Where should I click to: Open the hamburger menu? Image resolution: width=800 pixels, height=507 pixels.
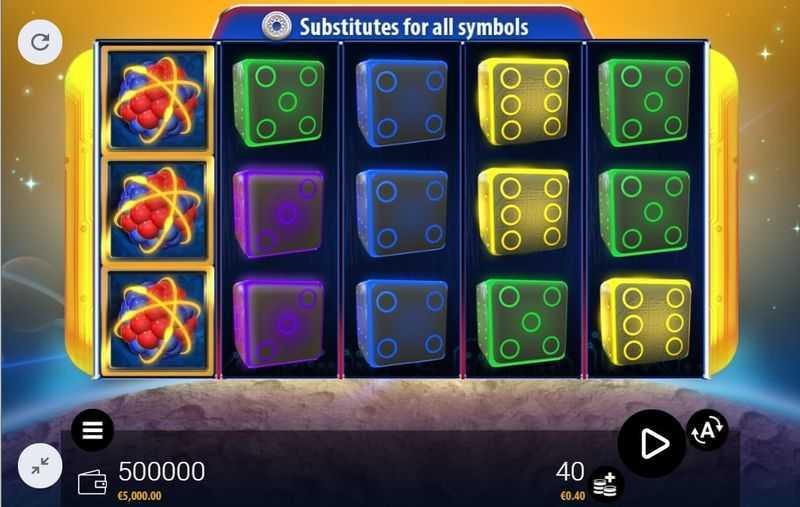(93, 430)
